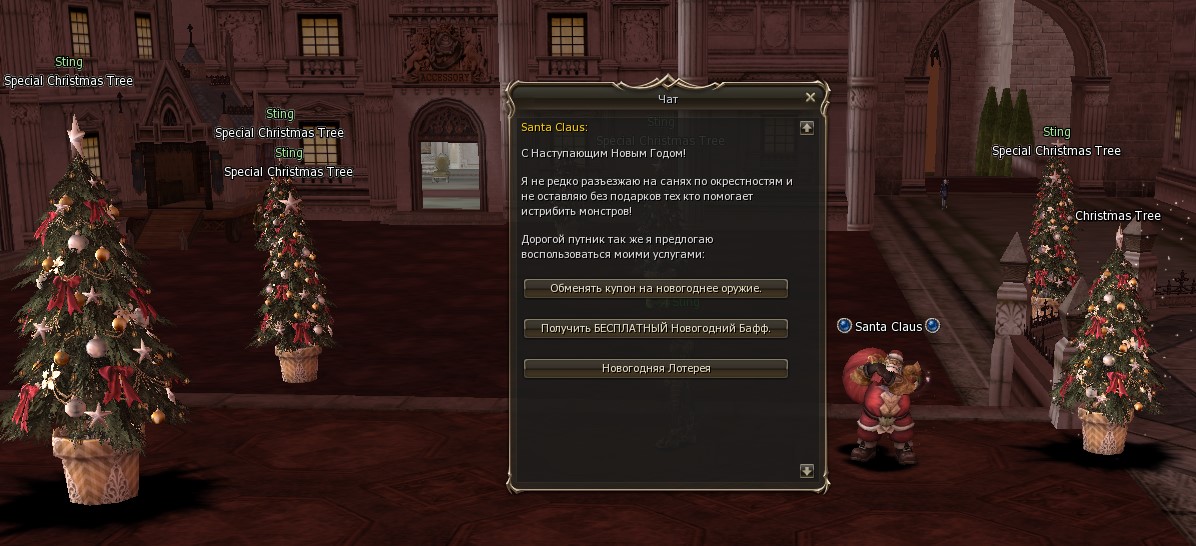Select 'Получить БЕСПЛАТНЫЙ Новогодний Бафф'
The width and height of the screenshot is (1196, 546).
[x=656, y=328]
